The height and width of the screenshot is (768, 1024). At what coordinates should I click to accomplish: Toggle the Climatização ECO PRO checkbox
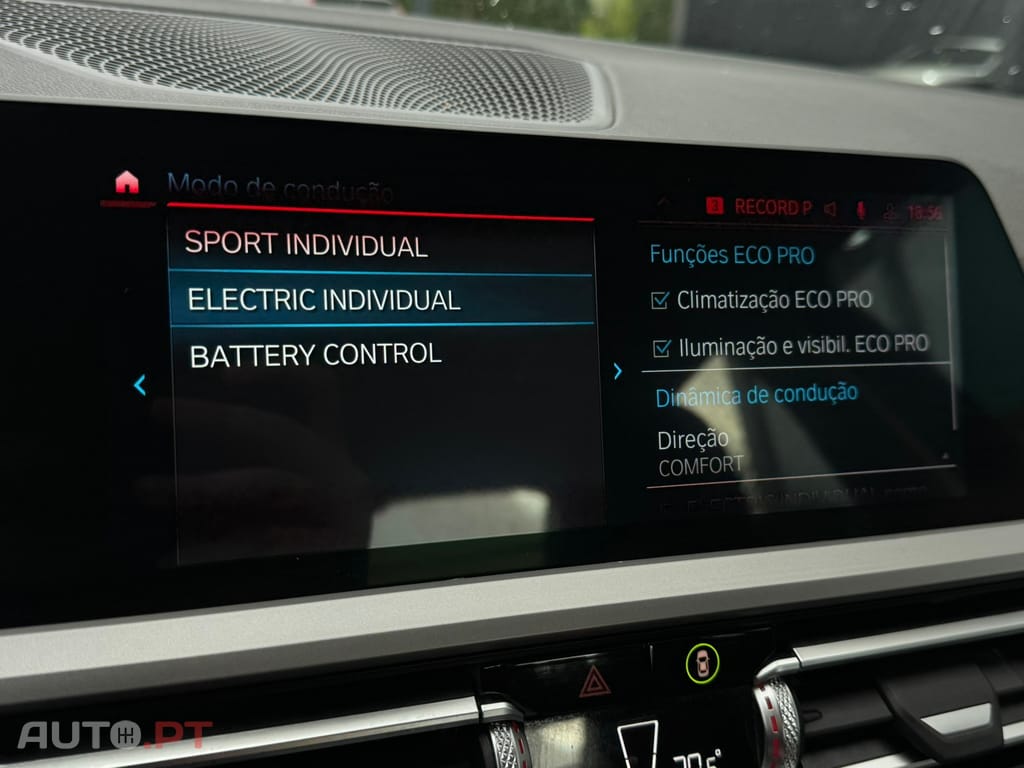click(660, 300)
